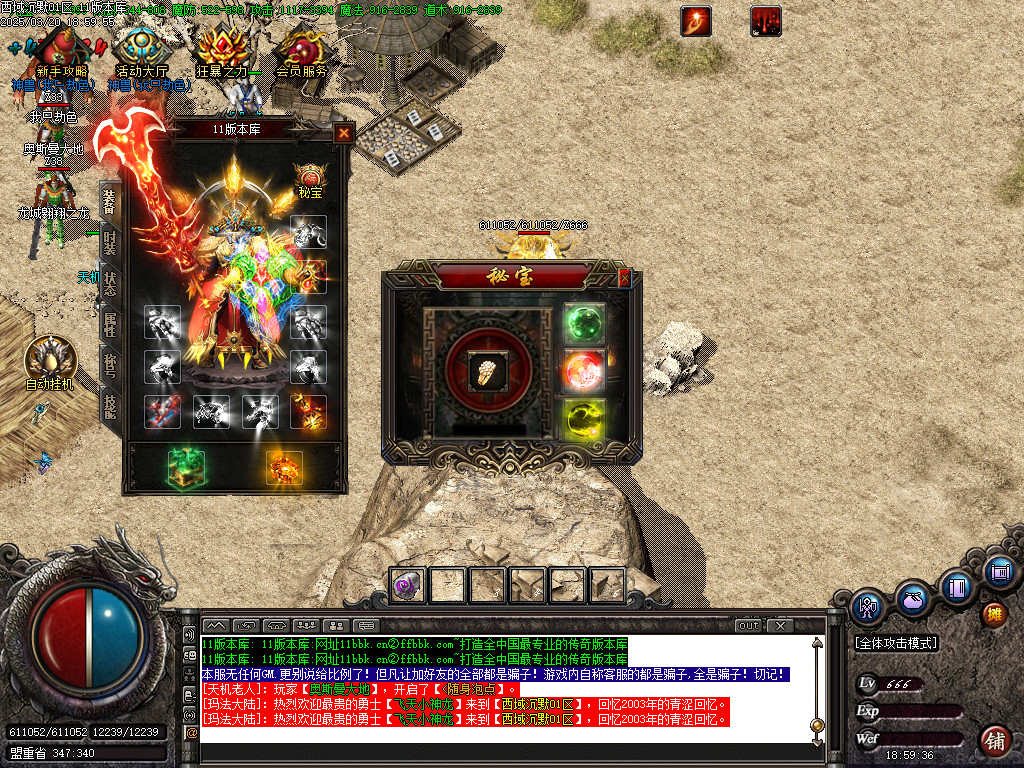
Task: Switch to the 状态 status tab
Action: (x=110, y=283)
